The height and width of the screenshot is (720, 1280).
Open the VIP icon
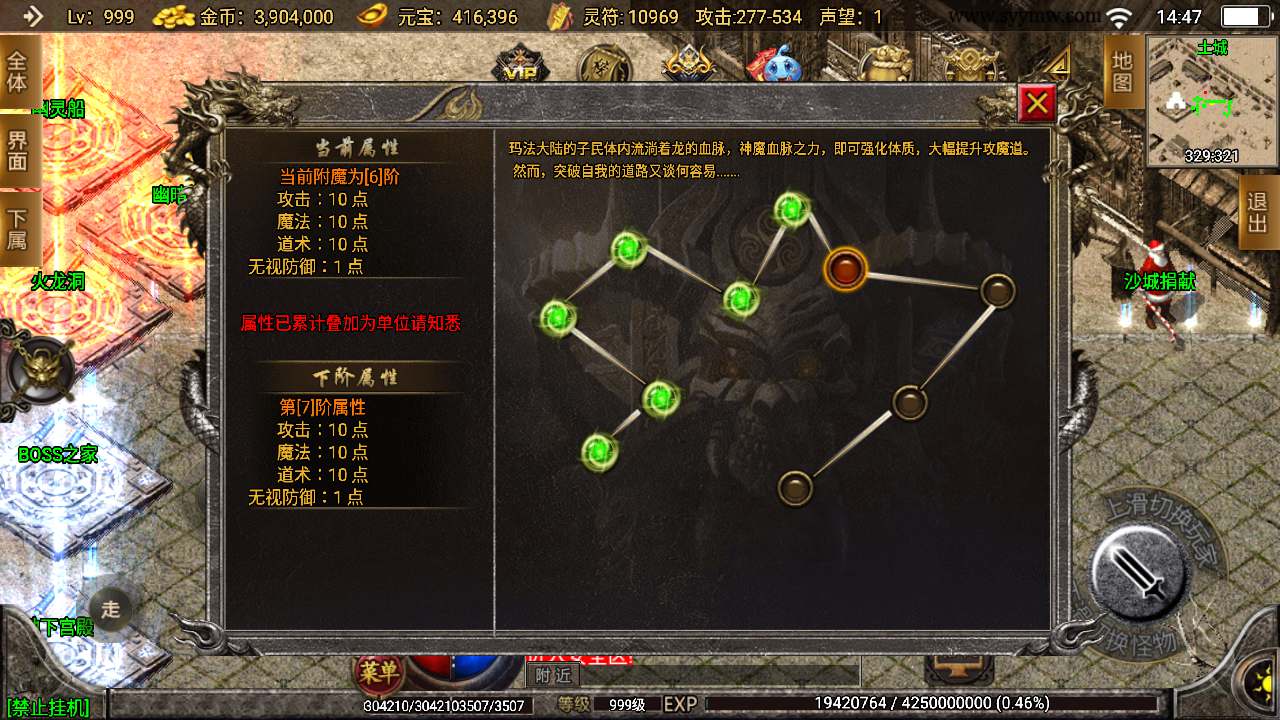pos(519,66)
